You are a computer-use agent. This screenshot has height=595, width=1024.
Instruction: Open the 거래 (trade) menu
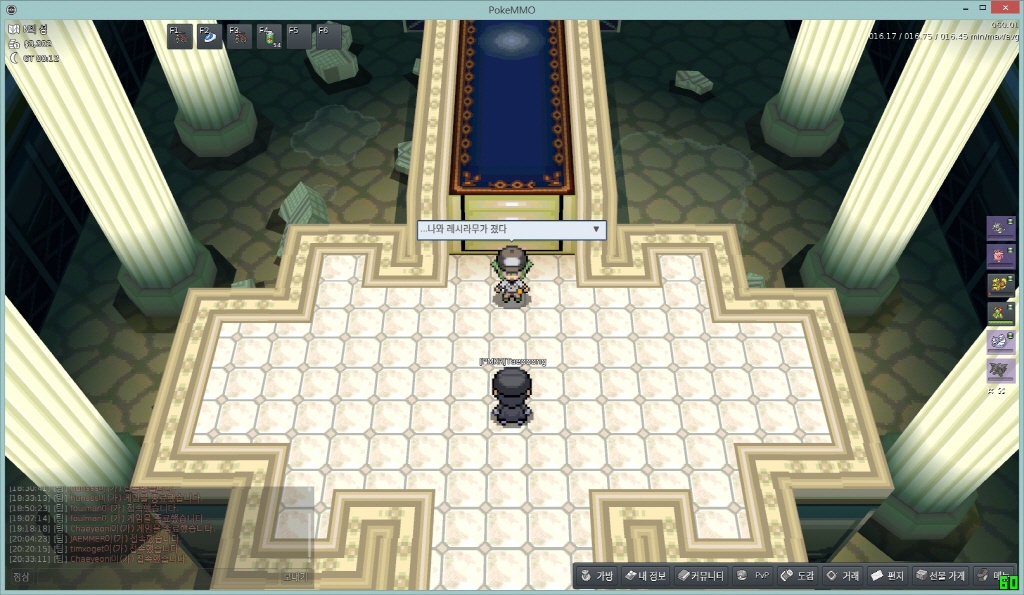pos(842,576)
